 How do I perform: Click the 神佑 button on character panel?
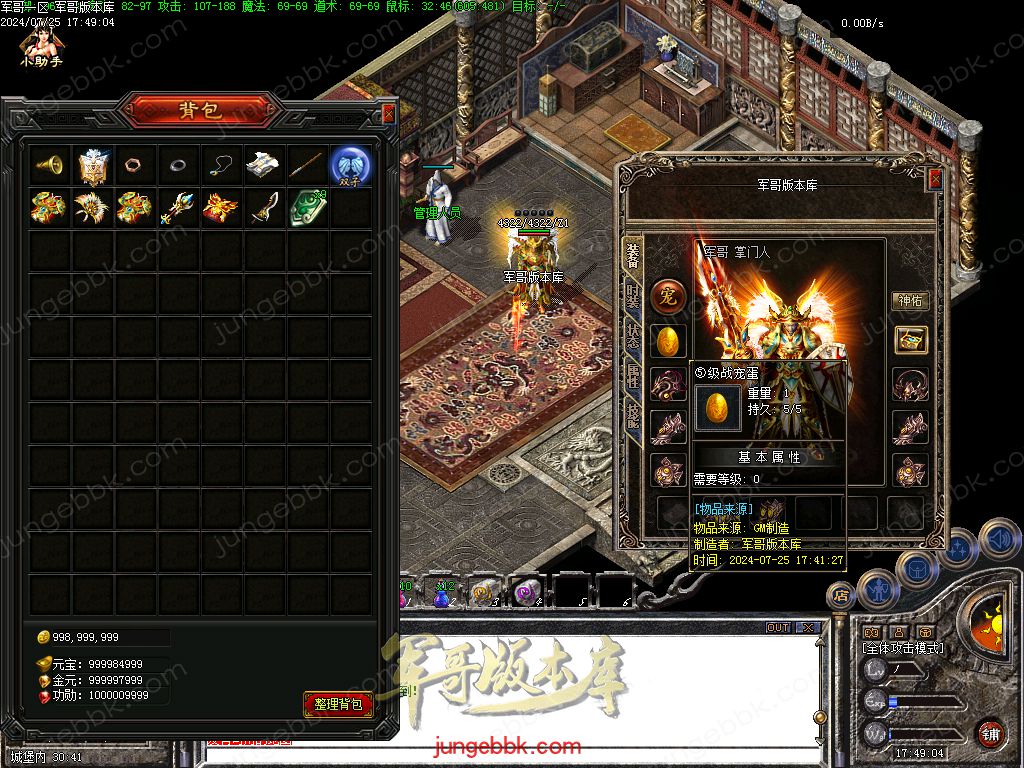tap(910, 300)
